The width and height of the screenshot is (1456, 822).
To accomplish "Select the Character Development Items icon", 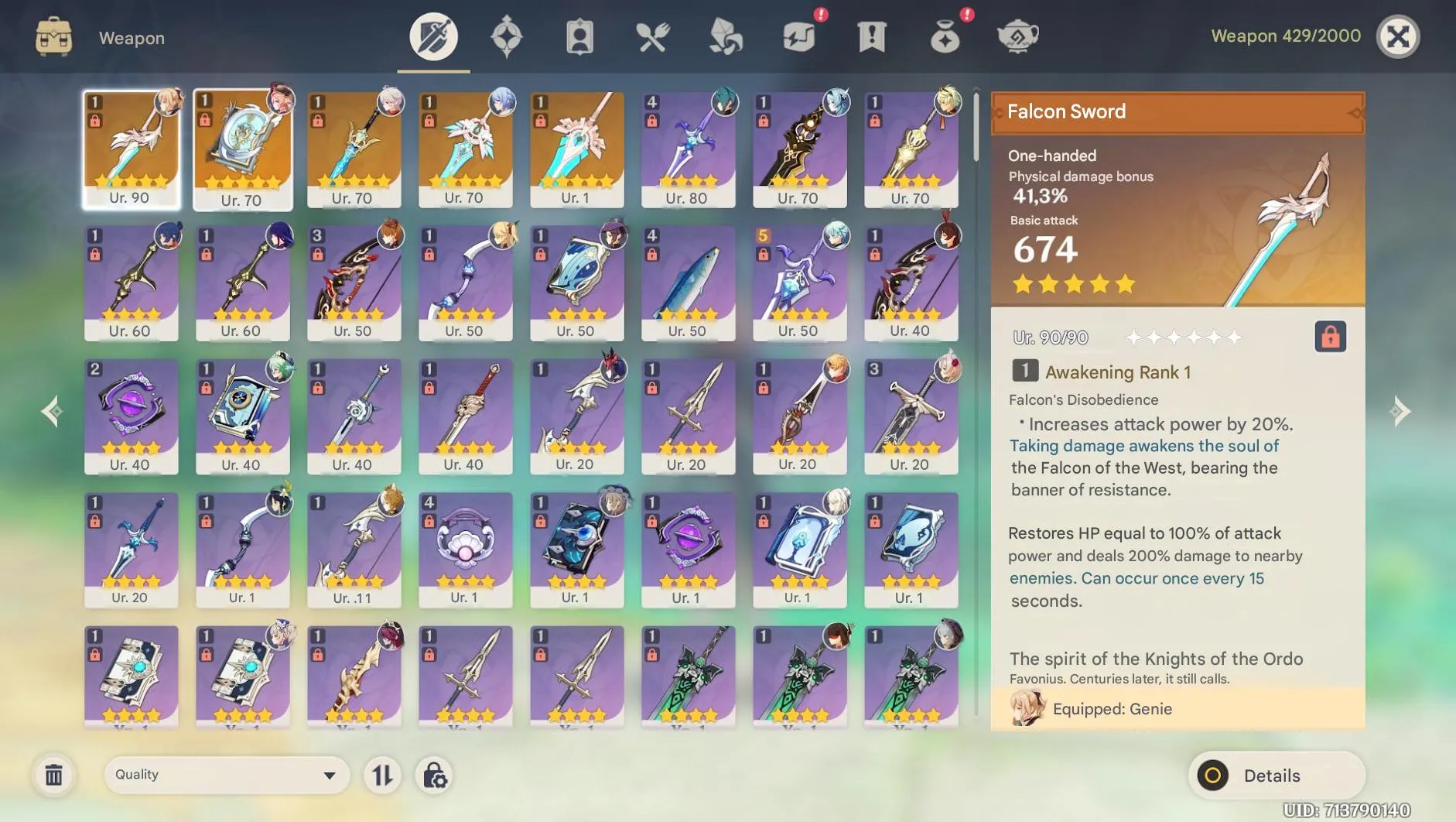I will click(579, 35).
